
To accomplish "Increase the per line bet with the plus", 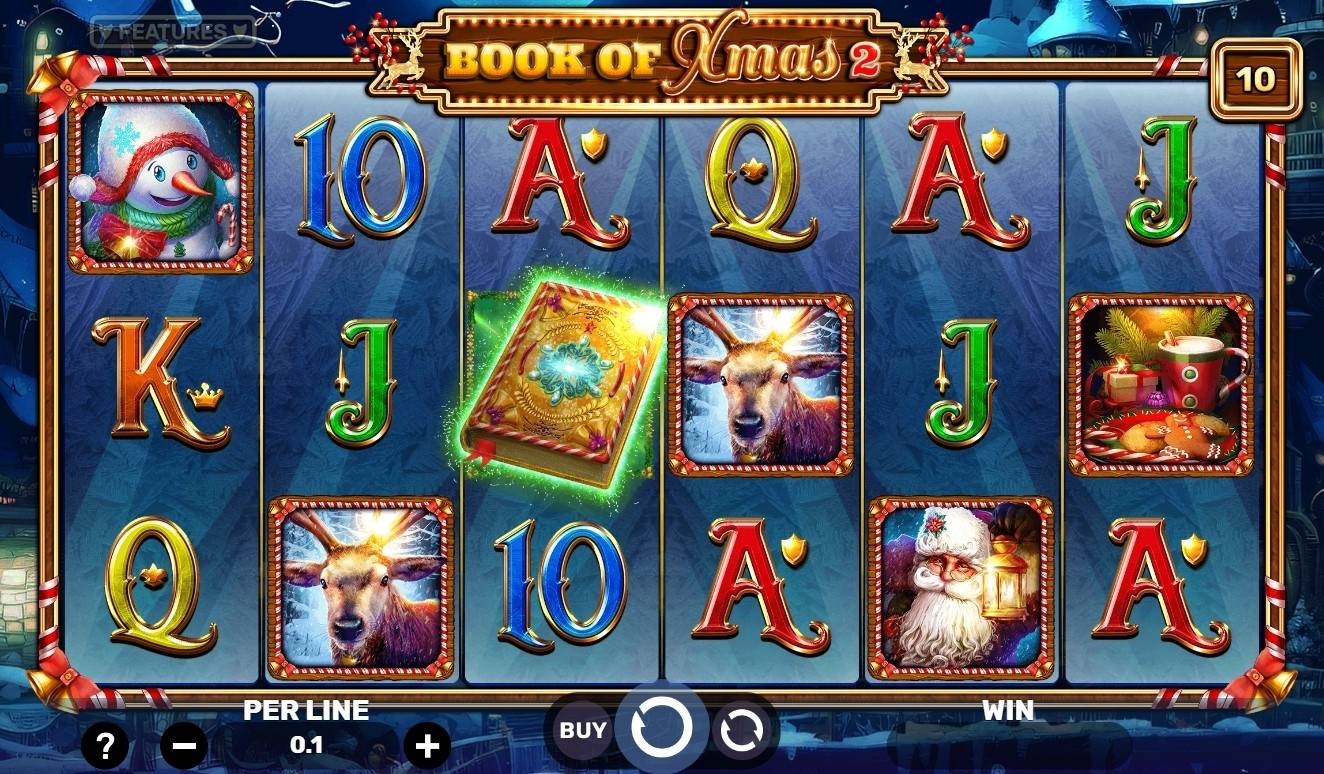I will tap(428, 744).
